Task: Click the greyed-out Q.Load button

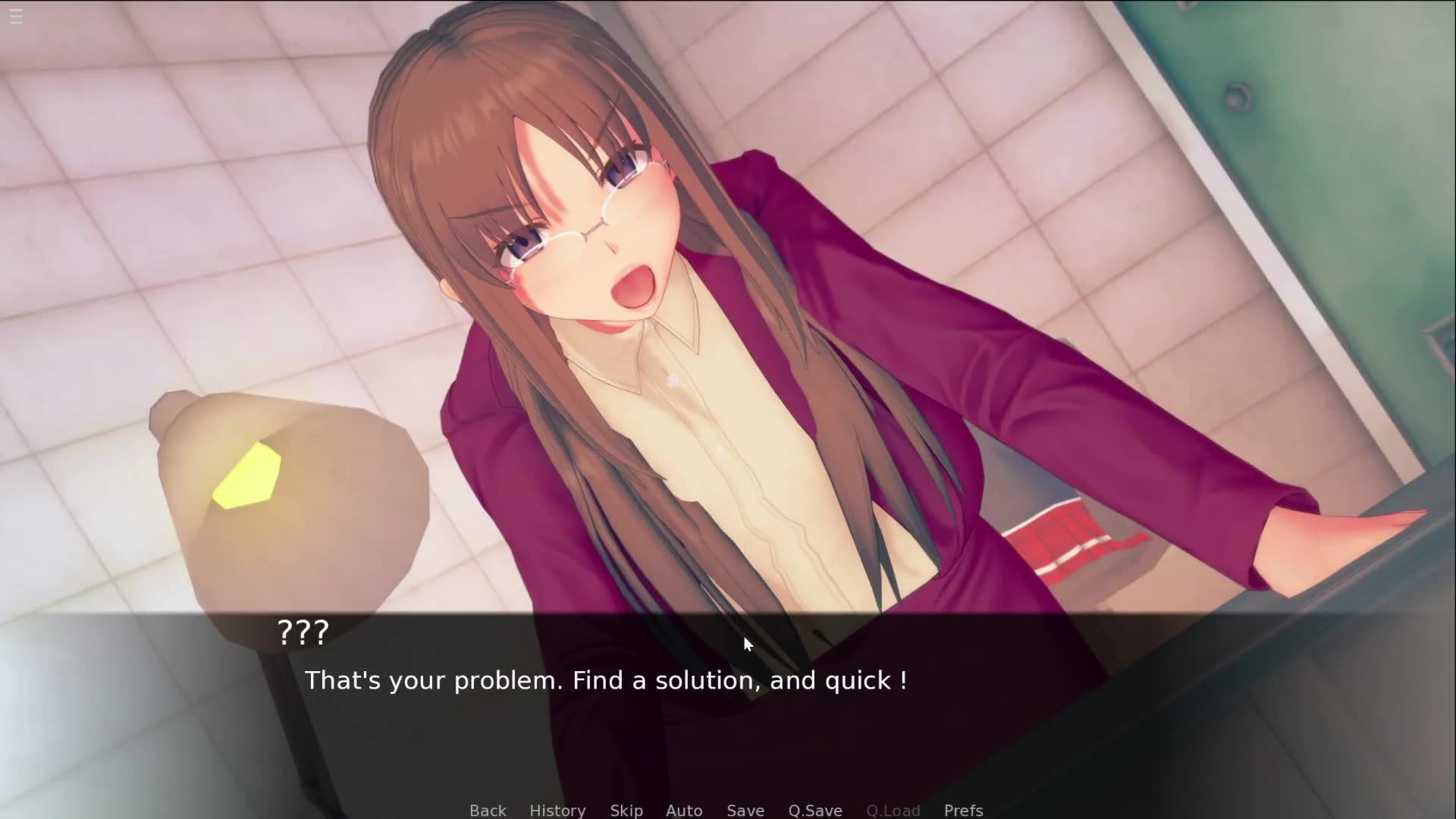Action: [x=893, y=810]
